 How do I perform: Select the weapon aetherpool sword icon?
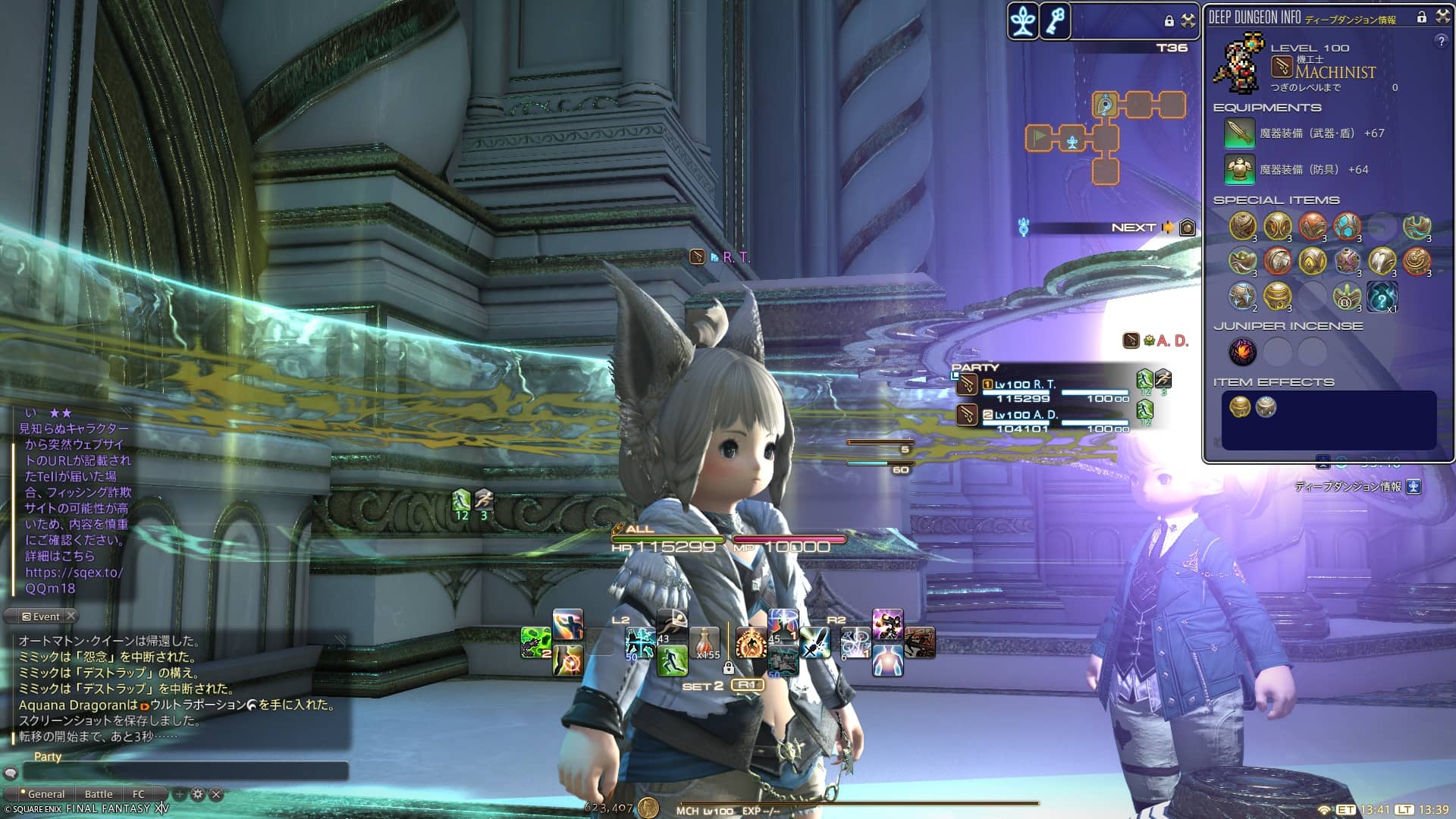1239,133
